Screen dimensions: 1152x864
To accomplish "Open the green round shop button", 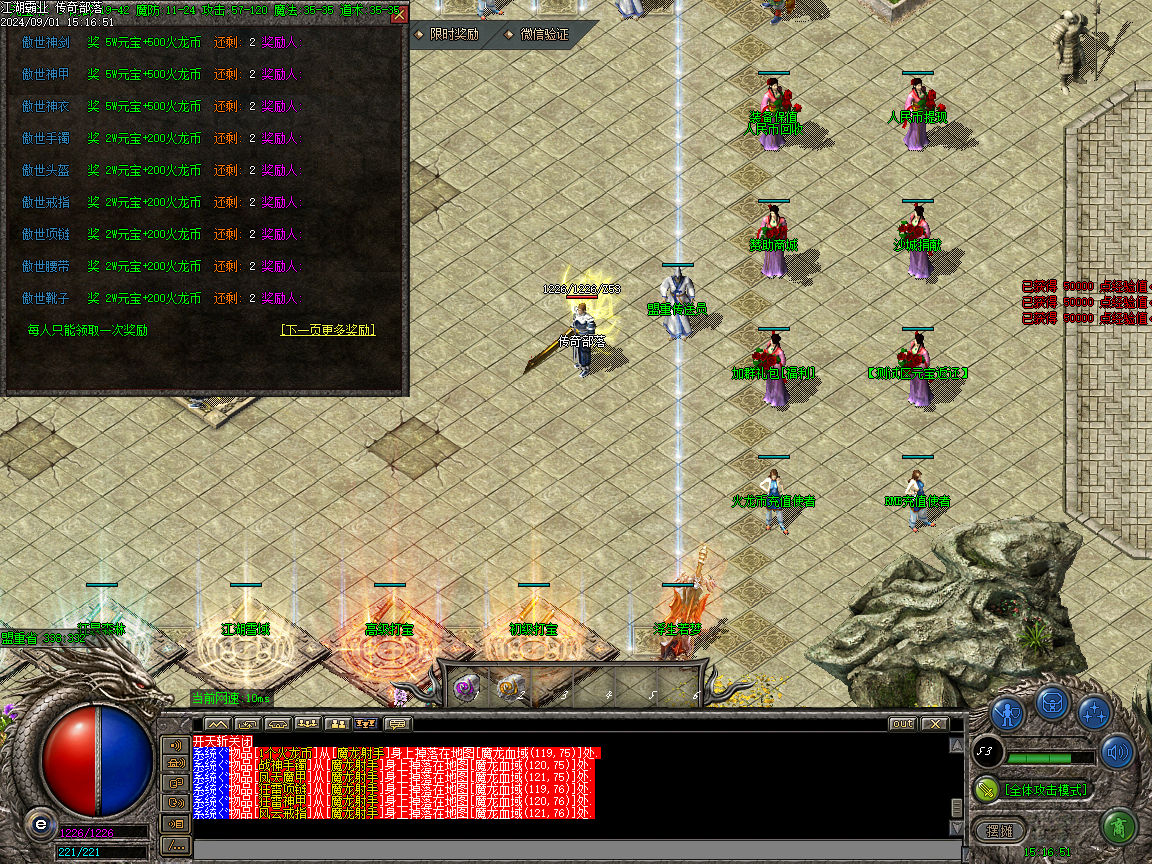I will [1118, 827].
